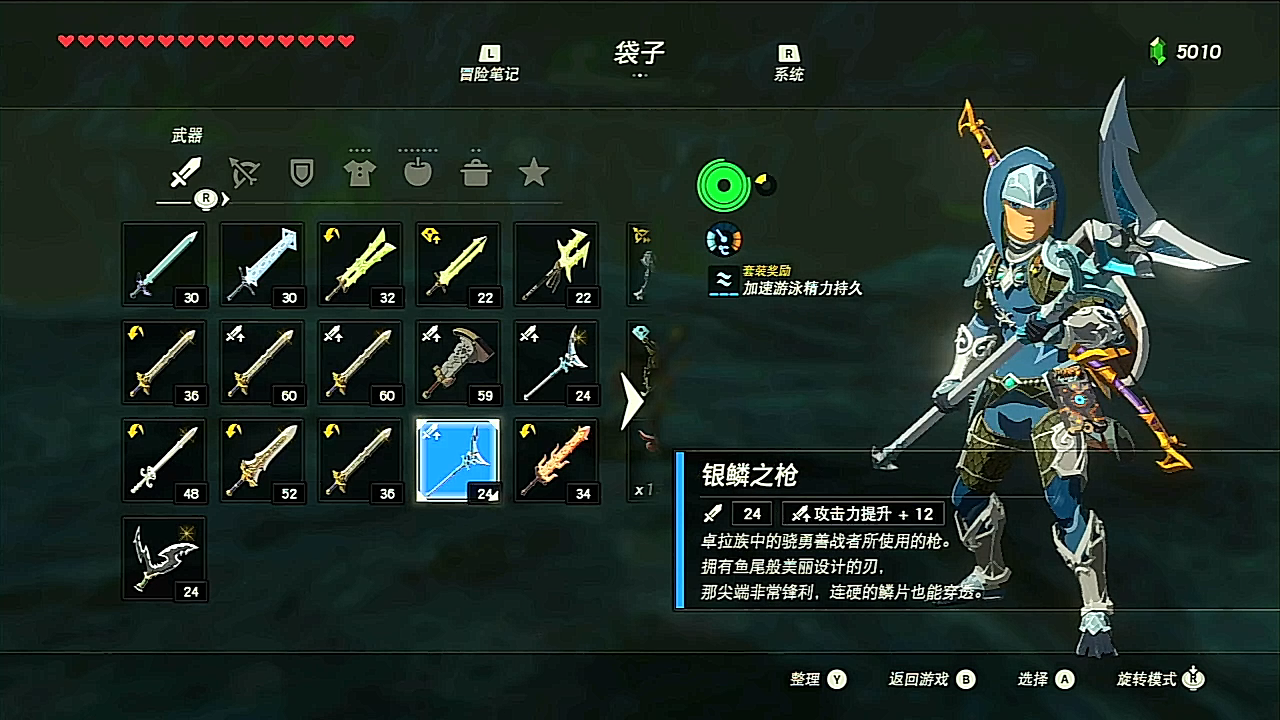Select the stone hammer with 59 attack
Viewport: 1280px width, 720px height.
pos(458,362)
